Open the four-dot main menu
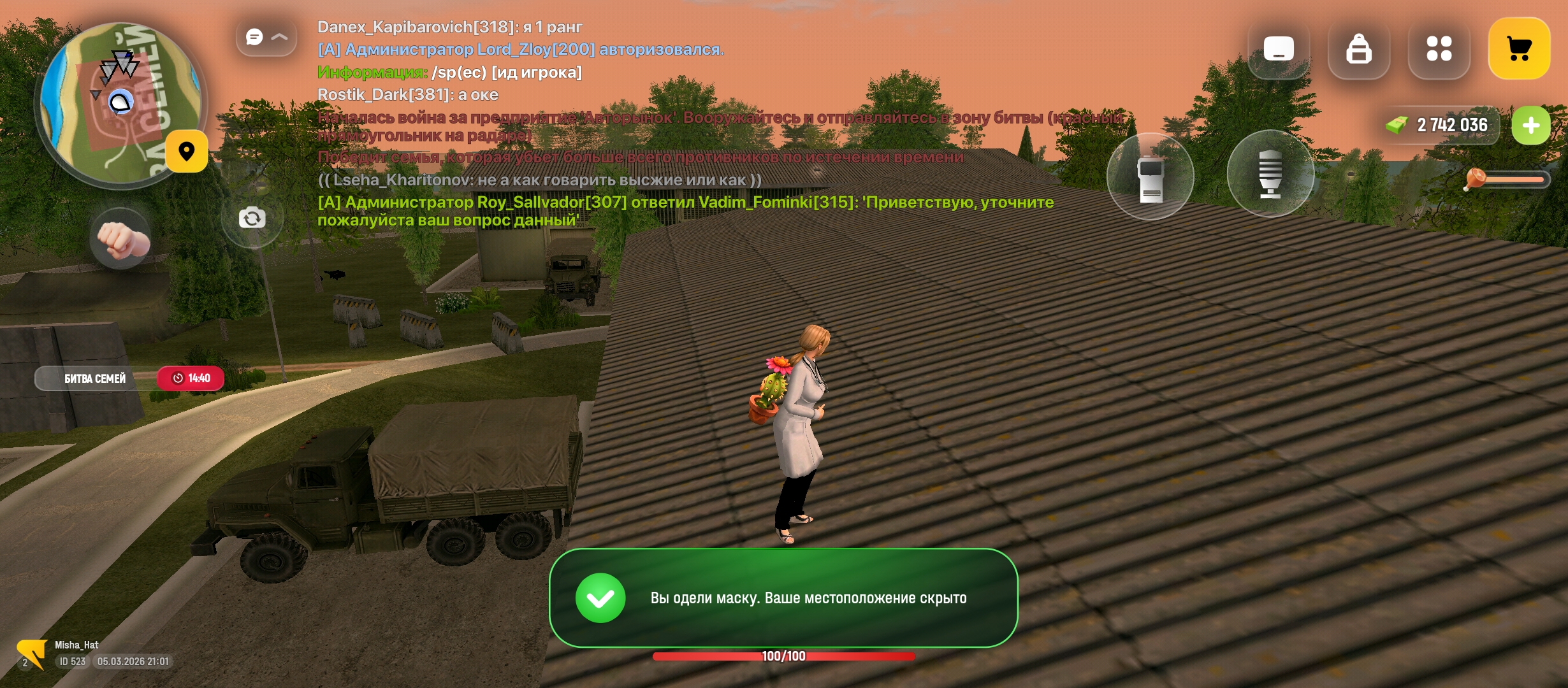The image size is (1568, 688). [x=1439, y=48]
